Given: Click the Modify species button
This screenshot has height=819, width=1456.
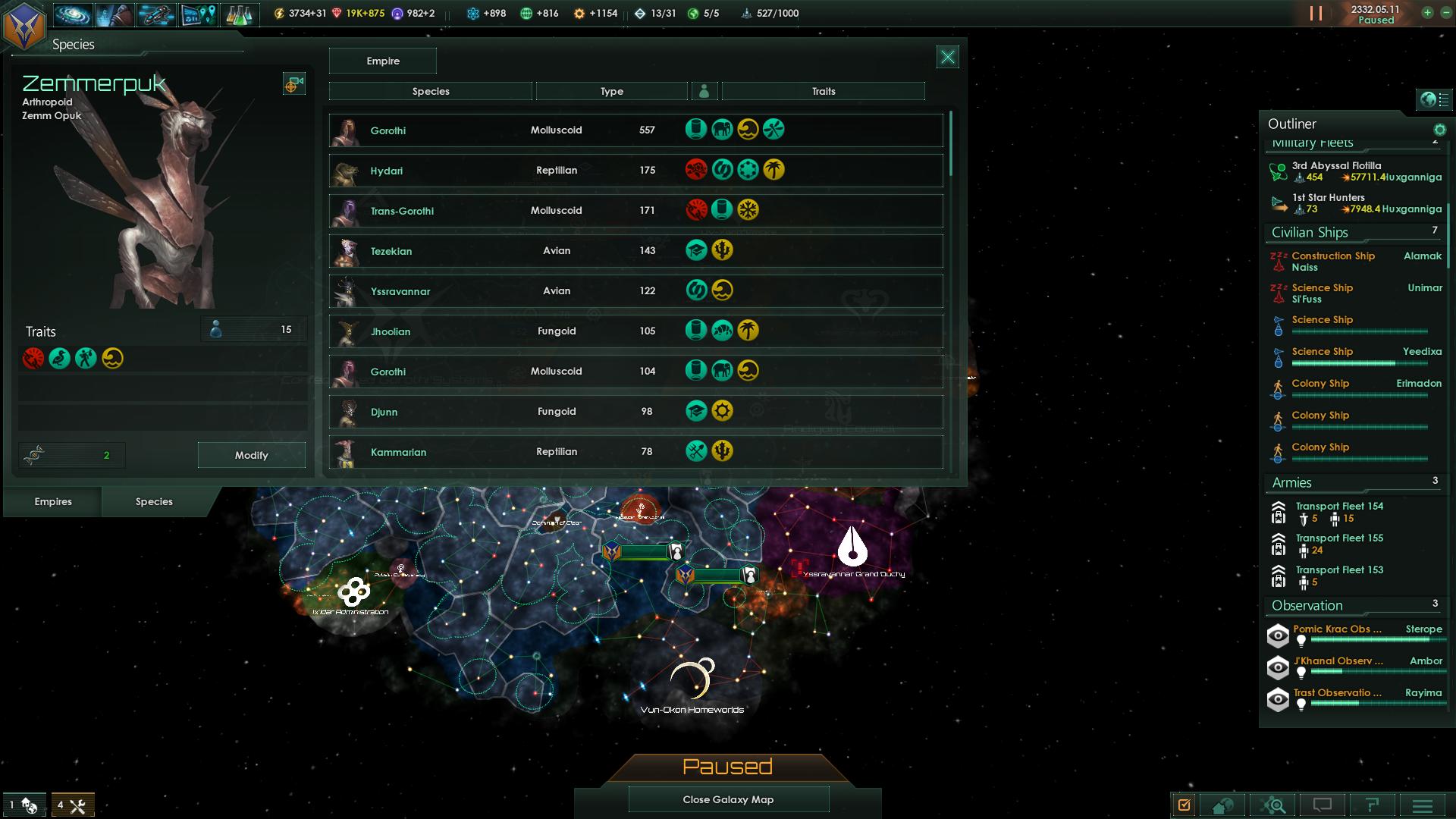Looking at the screenshot, I should click(x=251, y=455).
